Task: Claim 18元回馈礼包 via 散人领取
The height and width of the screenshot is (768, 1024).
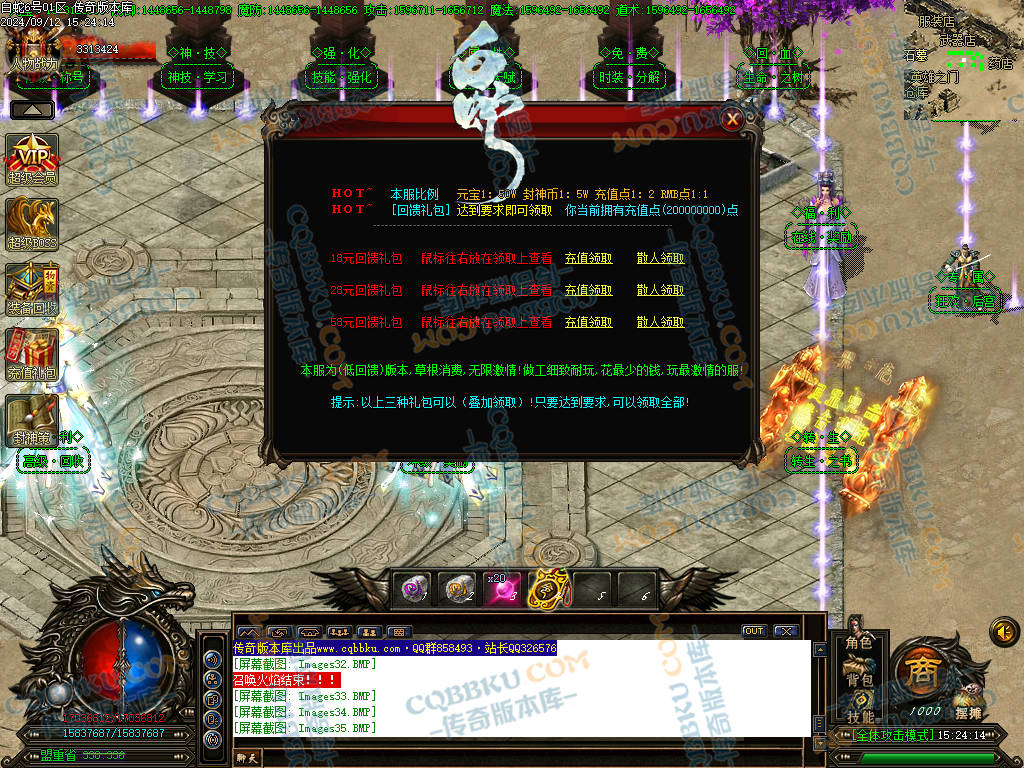Action: 660,258
